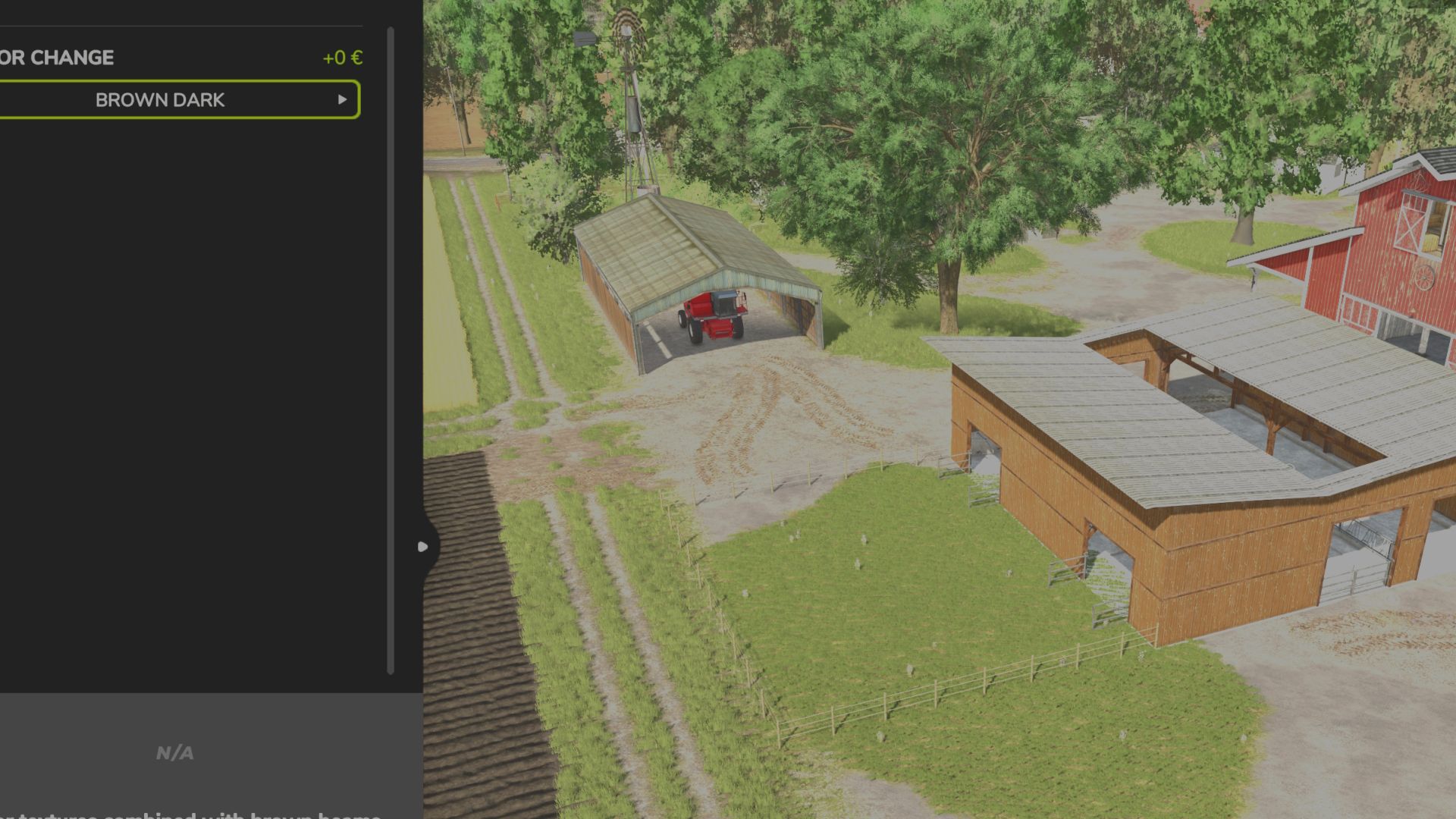Switch to the next color after Brown Dark
This screenshot has height=819, width=1456.
[x=342, y=100]
